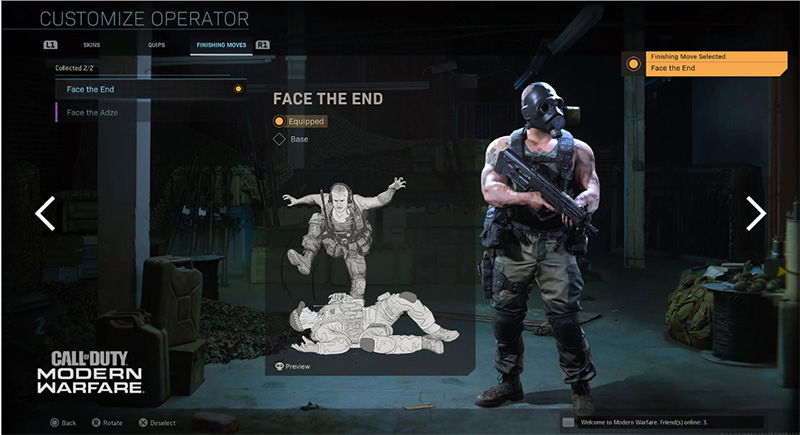The height and width of the screenshot is (435, 800).
Task: Choose the Face the End finishing move
Action: click(x=150, y=89)
